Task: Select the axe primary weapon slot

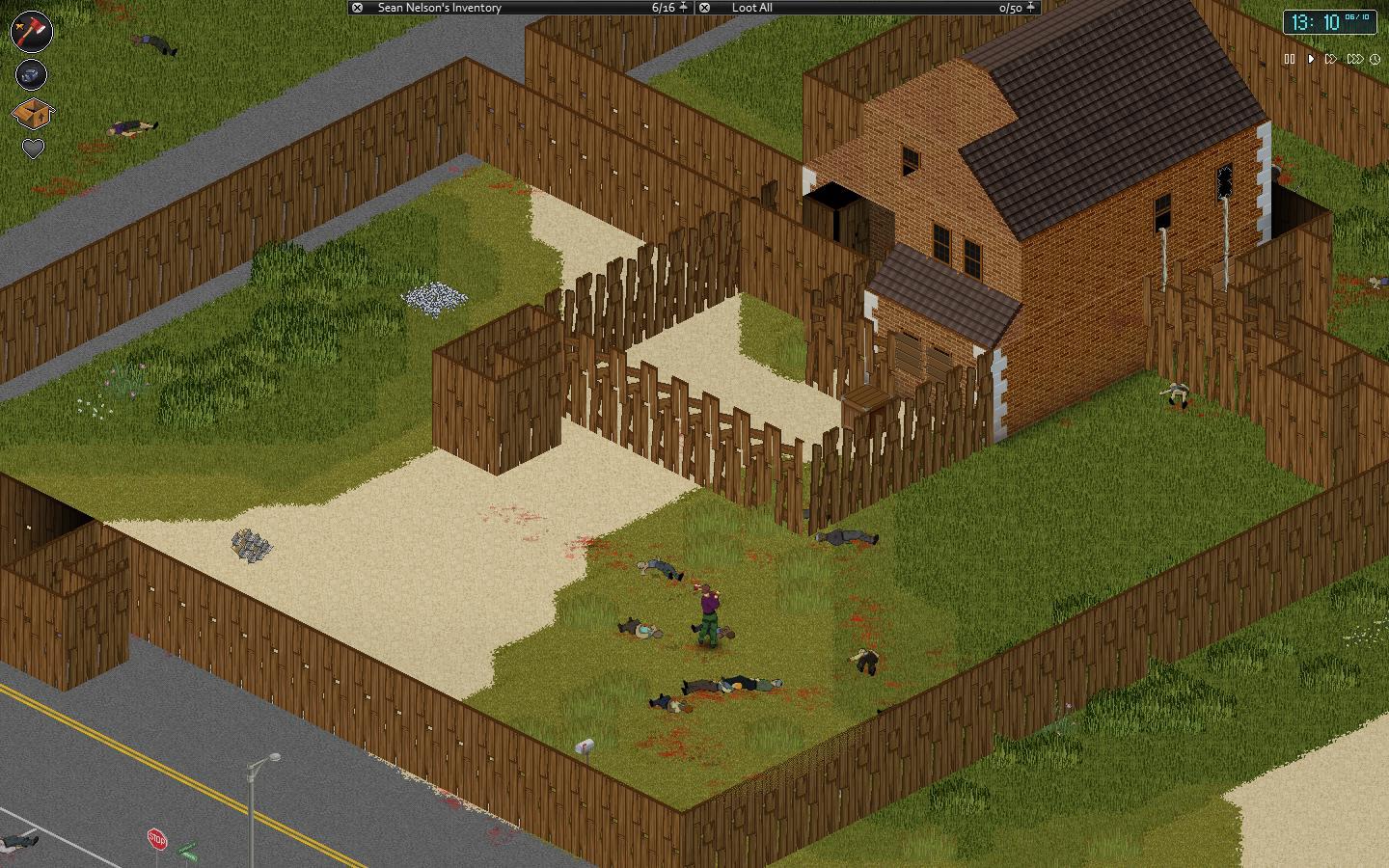Action: pos(32,30)
